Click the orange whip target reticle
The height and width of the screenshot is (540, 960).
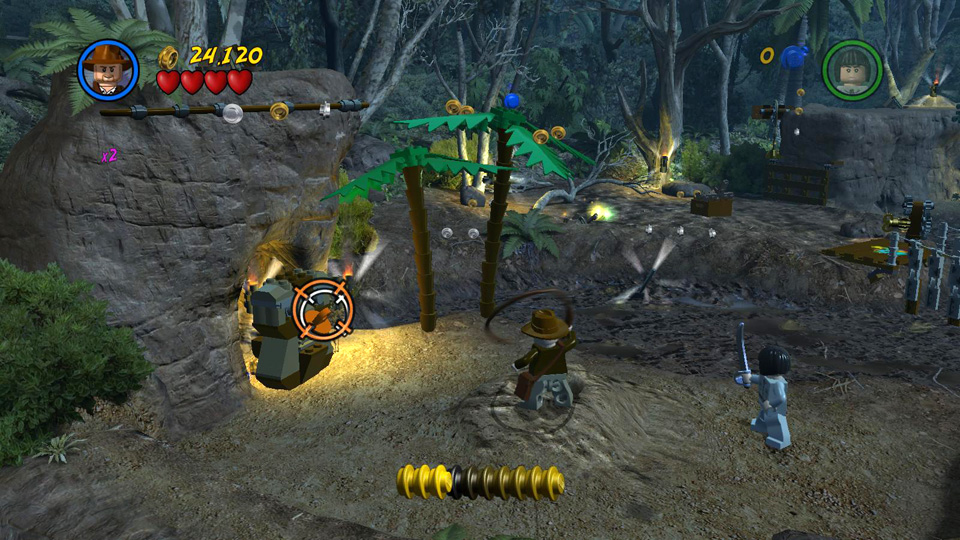[323, 309]
